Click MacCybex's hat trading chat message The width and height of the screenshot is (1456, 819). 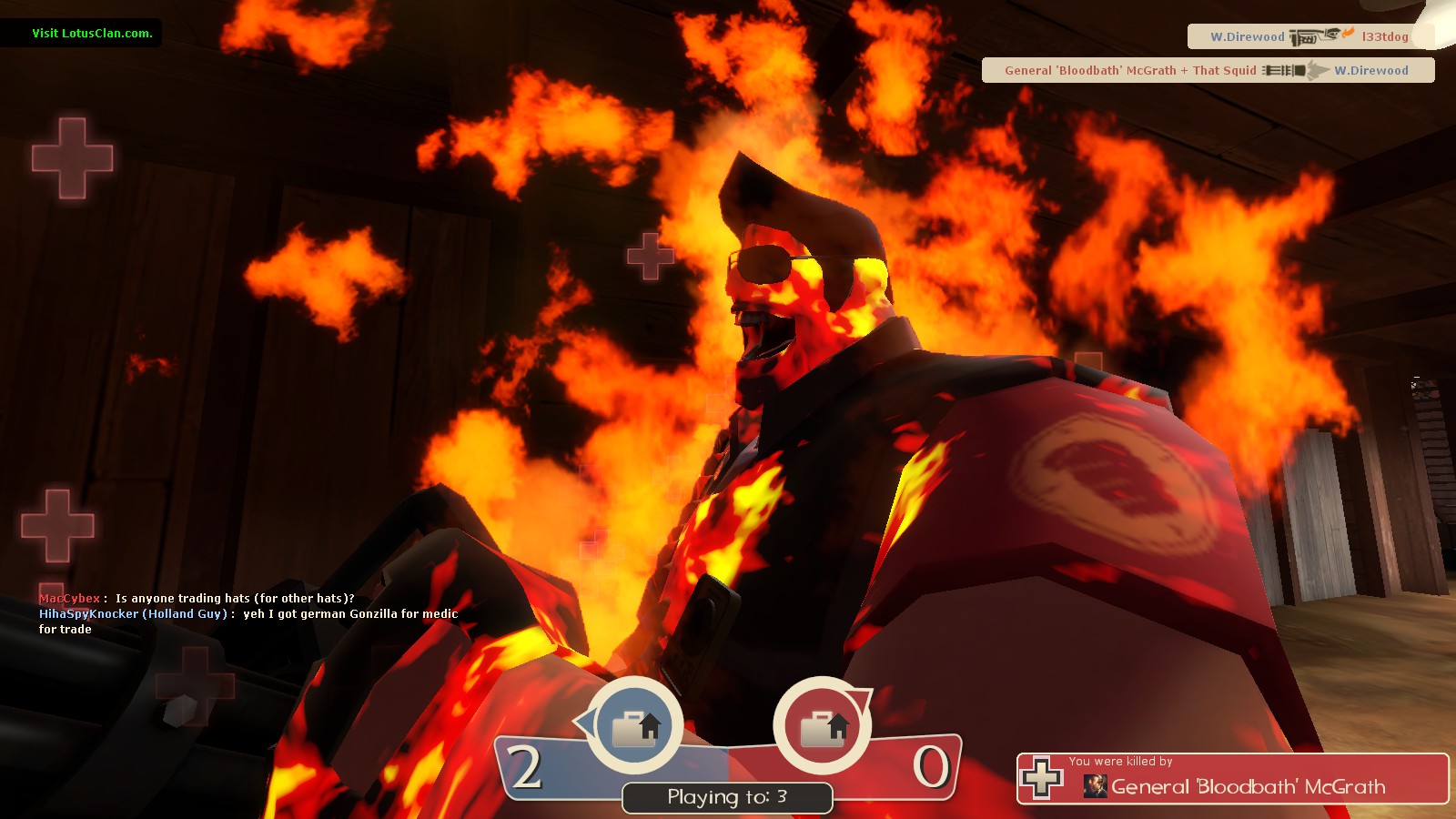[x=197, y=598]
